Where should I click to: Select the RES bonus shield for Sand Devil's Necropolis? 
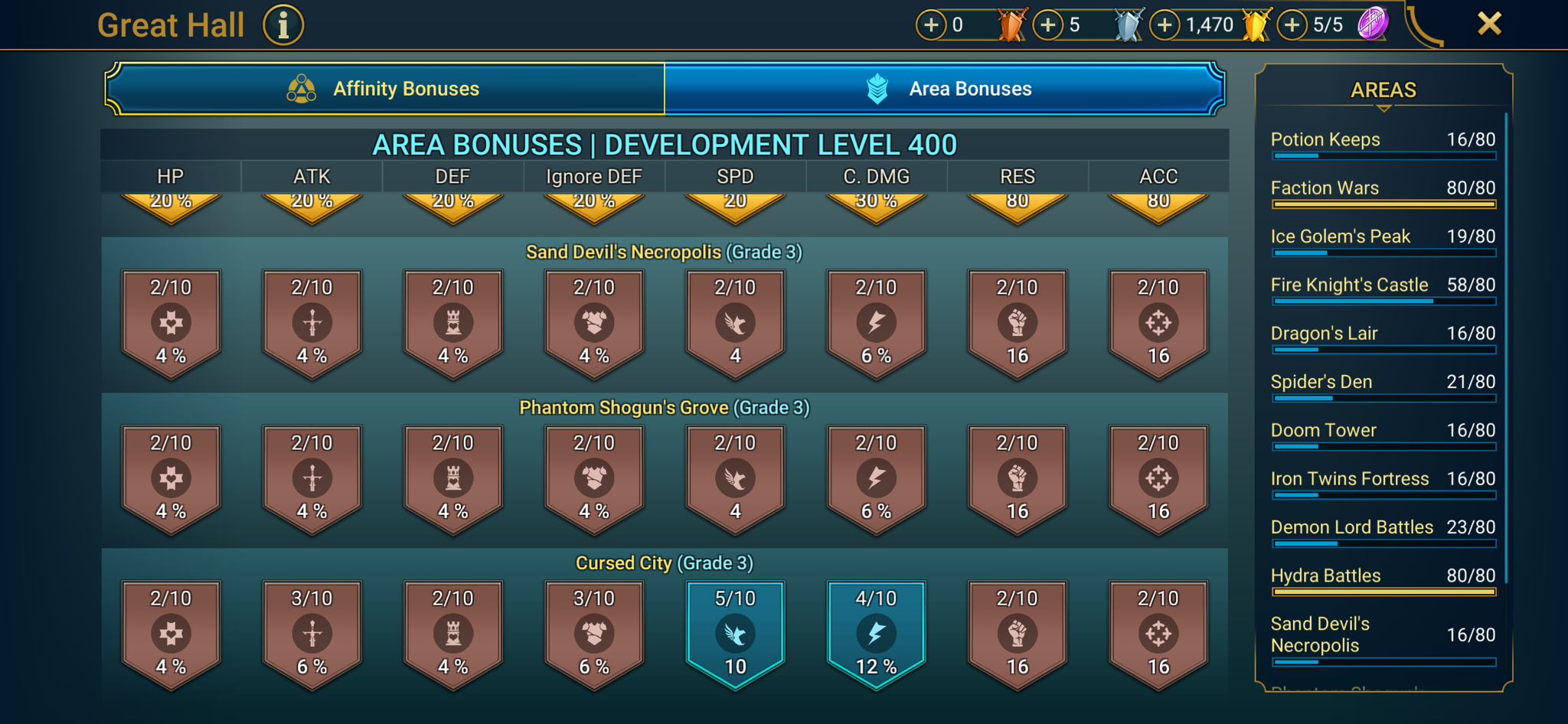tap(1018, 323)
